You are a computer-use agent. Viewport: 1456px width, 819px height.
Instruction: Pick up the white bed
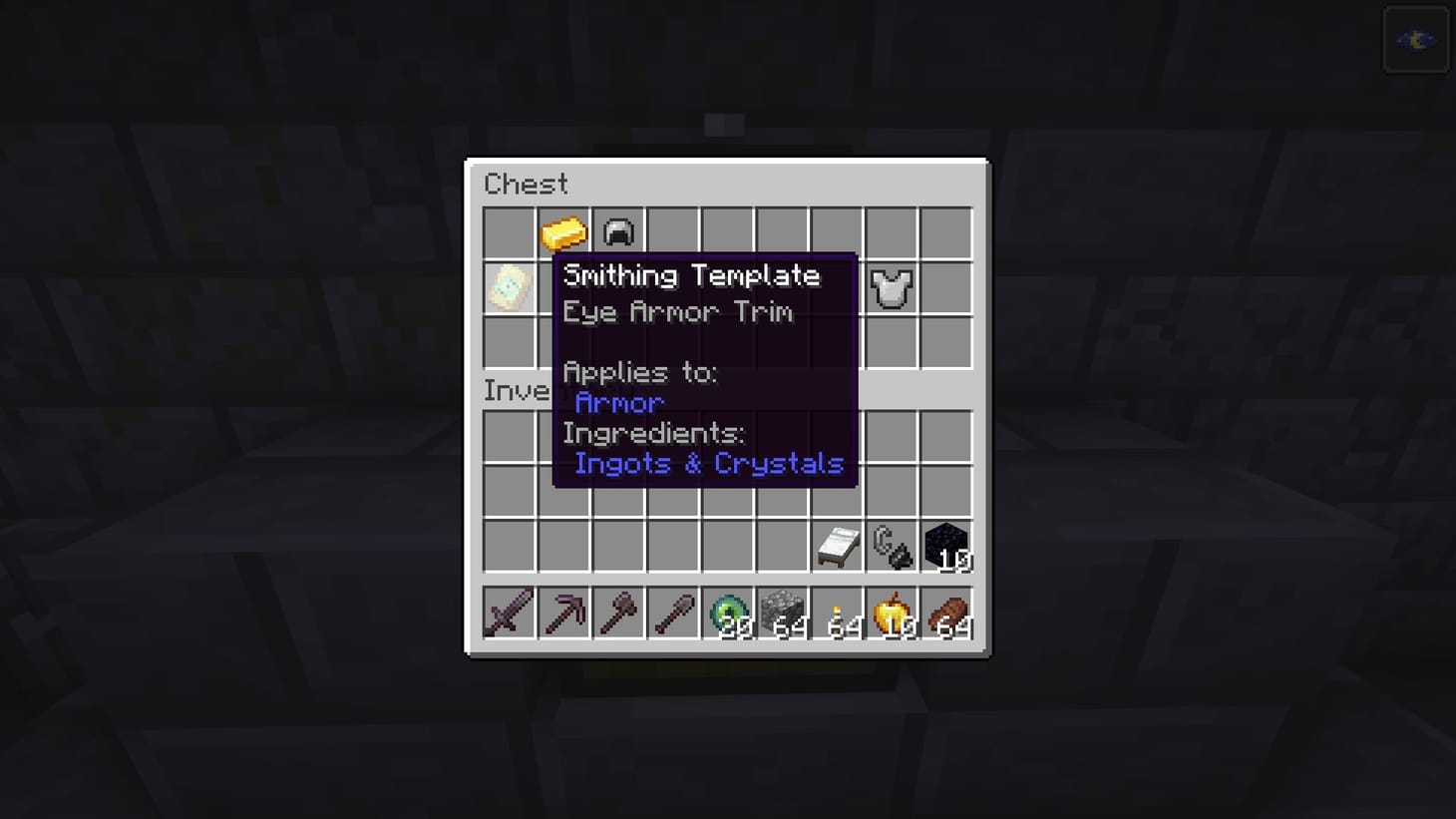point(836,545)
